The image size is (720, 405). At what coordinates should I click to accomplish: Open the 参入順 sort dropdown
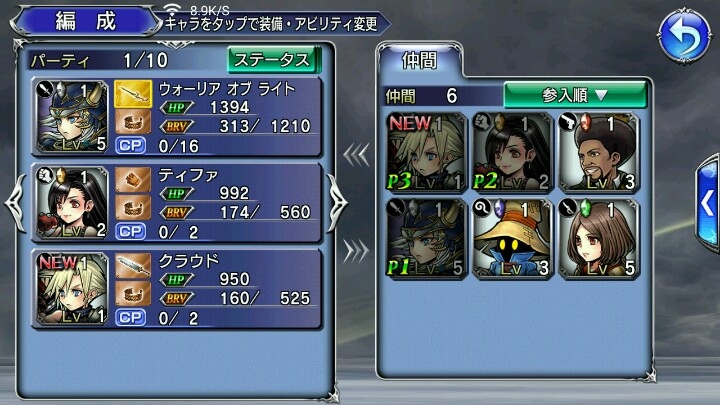[x=574, y=95]
